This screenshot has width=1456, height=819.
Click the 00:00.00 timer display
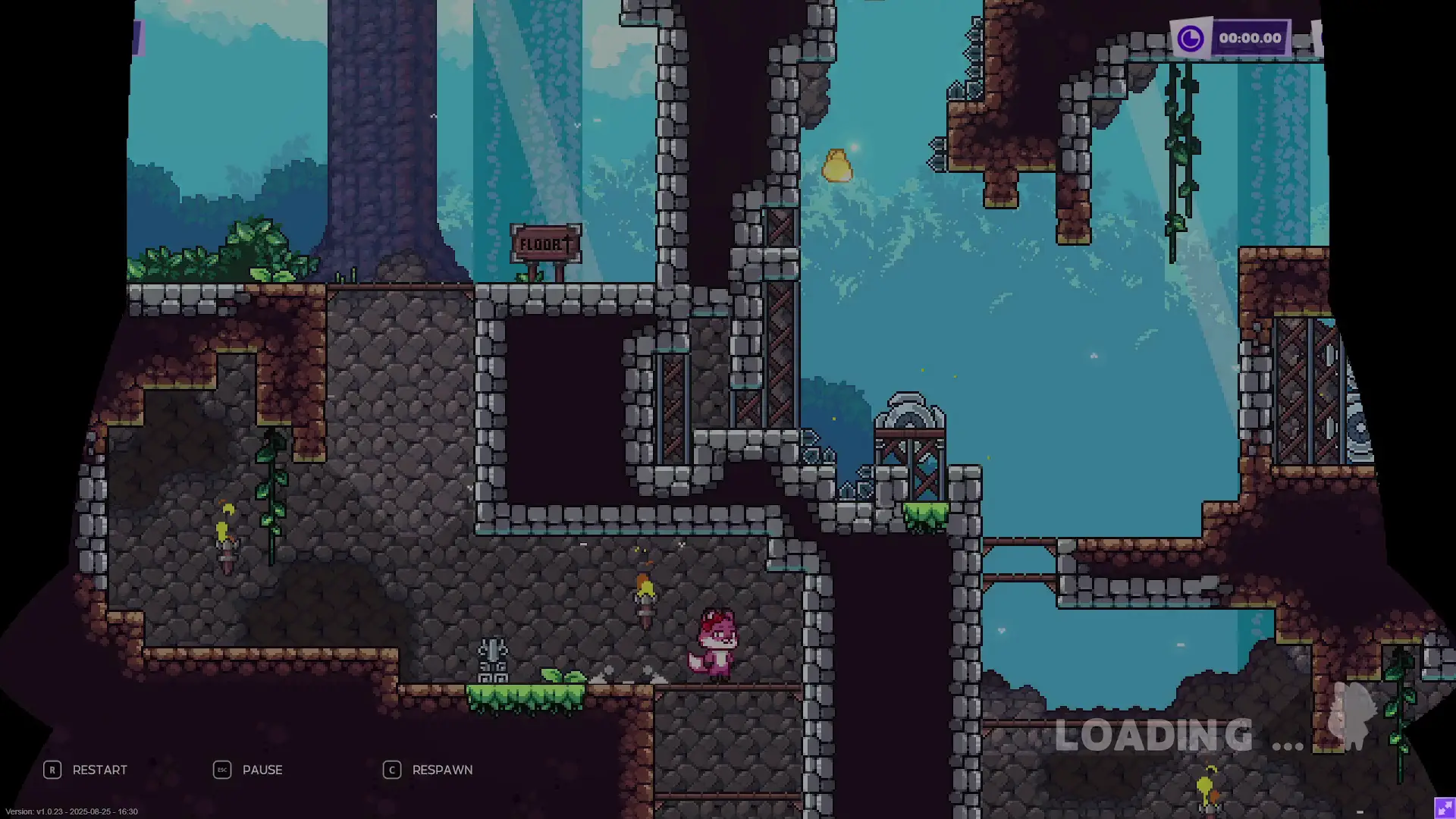click(1251, 36)
